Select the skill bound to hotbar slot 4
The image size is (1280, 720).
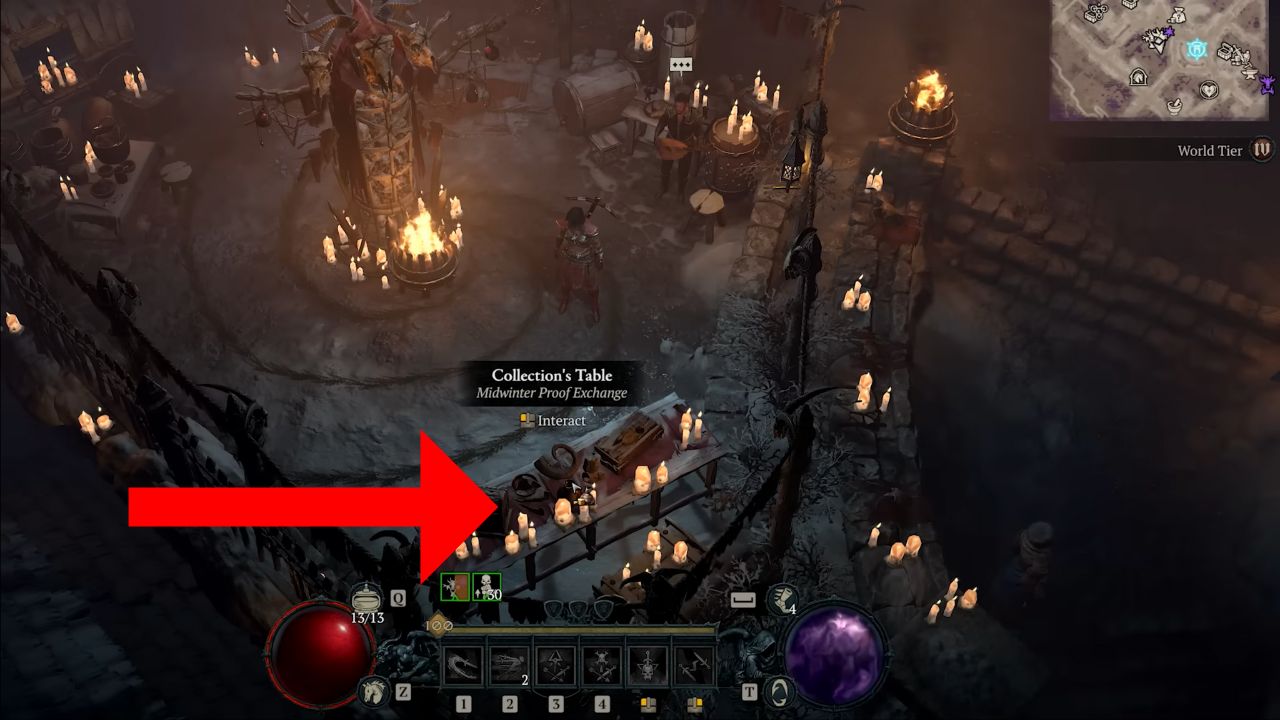click(602, 665)
